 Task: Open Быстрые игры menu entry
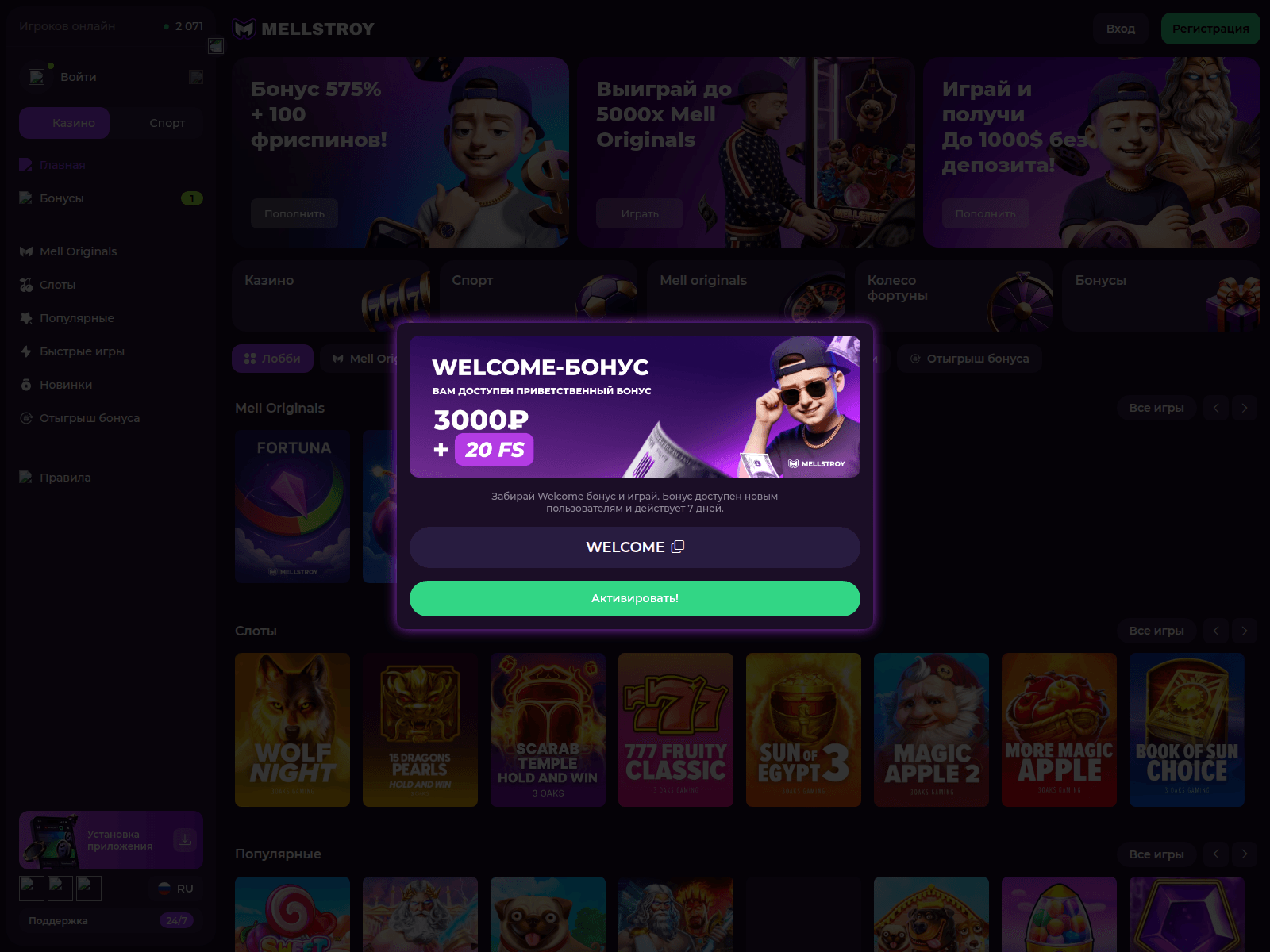[x=82, y=351]
